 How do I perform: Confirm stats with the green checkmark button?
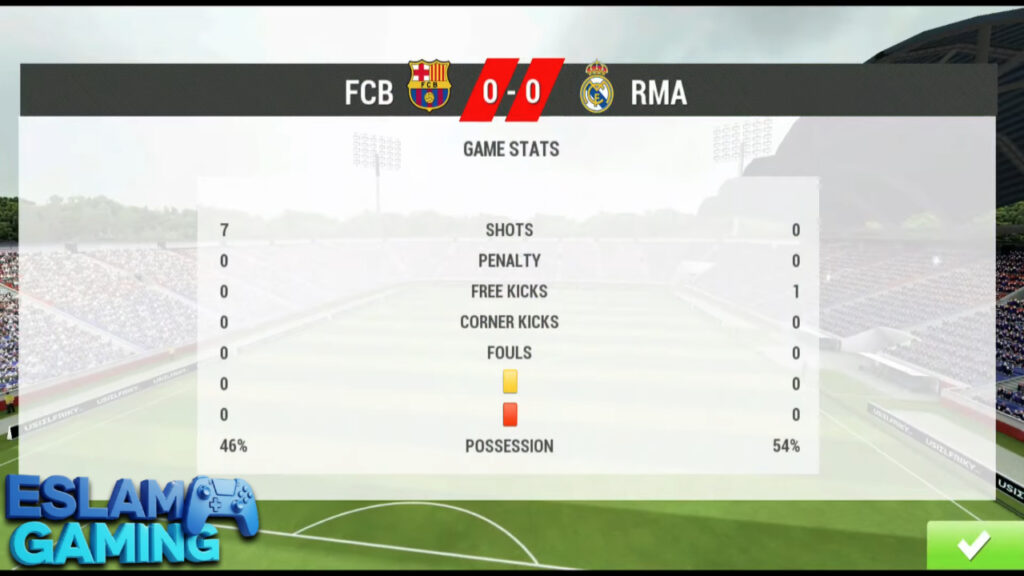coord(973,545)
